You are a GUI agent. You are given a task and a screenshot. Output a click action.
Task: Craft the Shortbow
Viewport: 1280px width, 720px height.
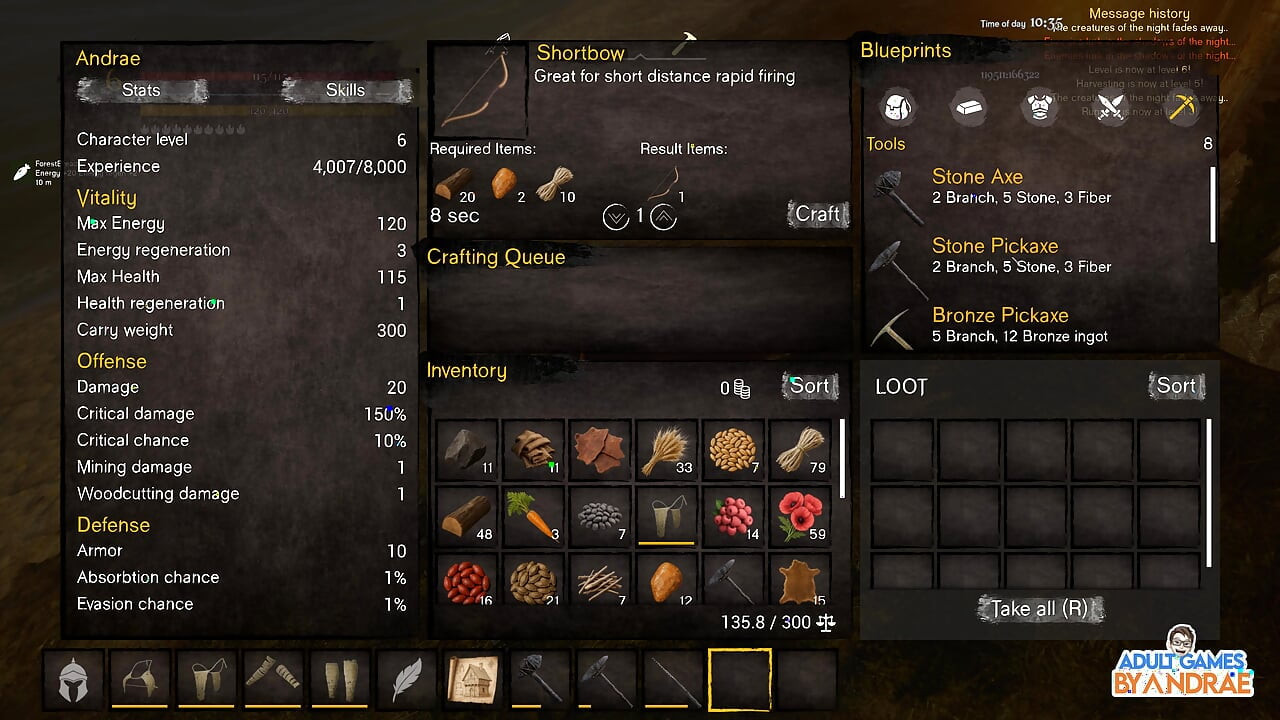tap(817, 214)
